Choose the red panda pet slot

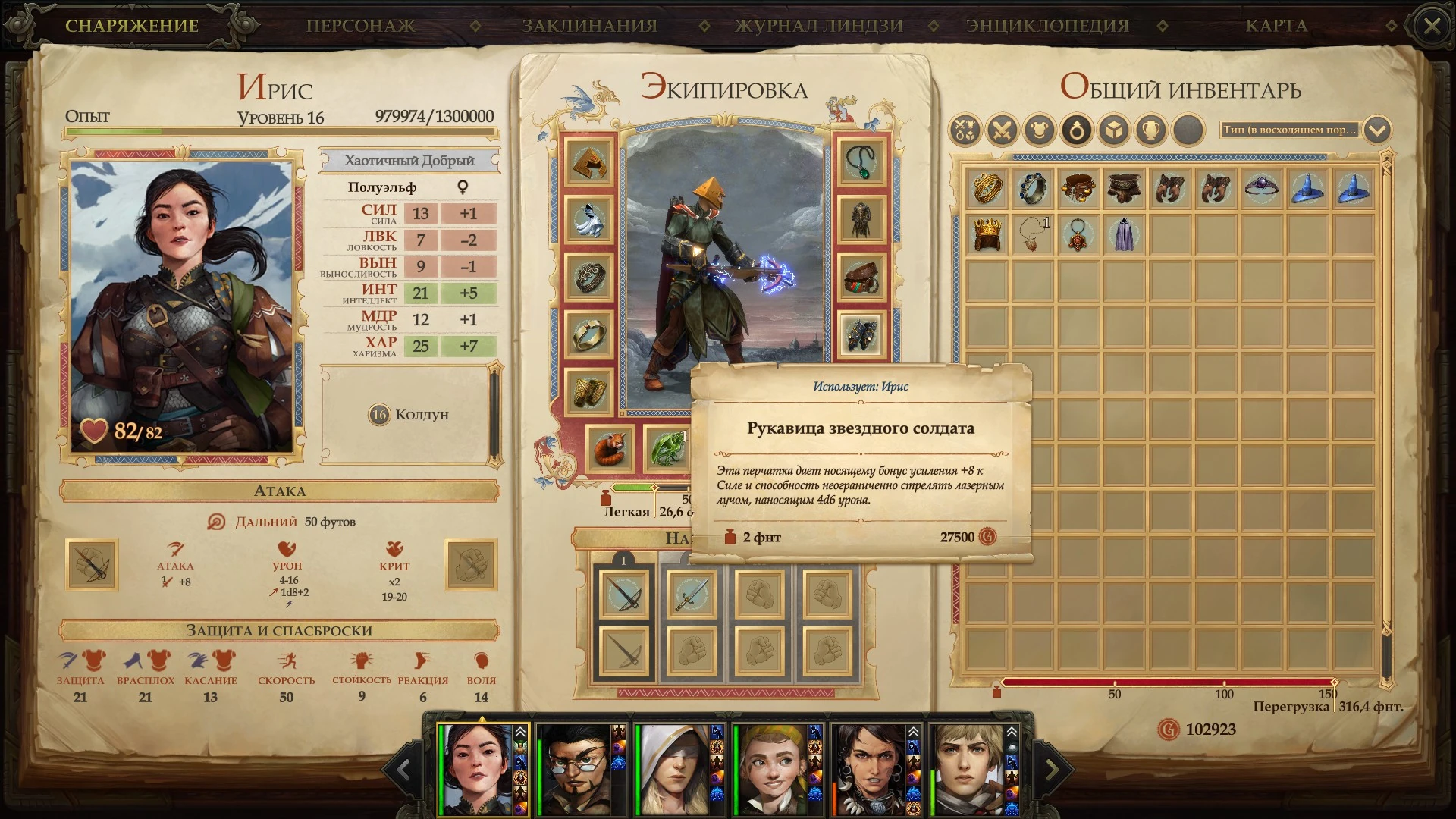[610, 448]
